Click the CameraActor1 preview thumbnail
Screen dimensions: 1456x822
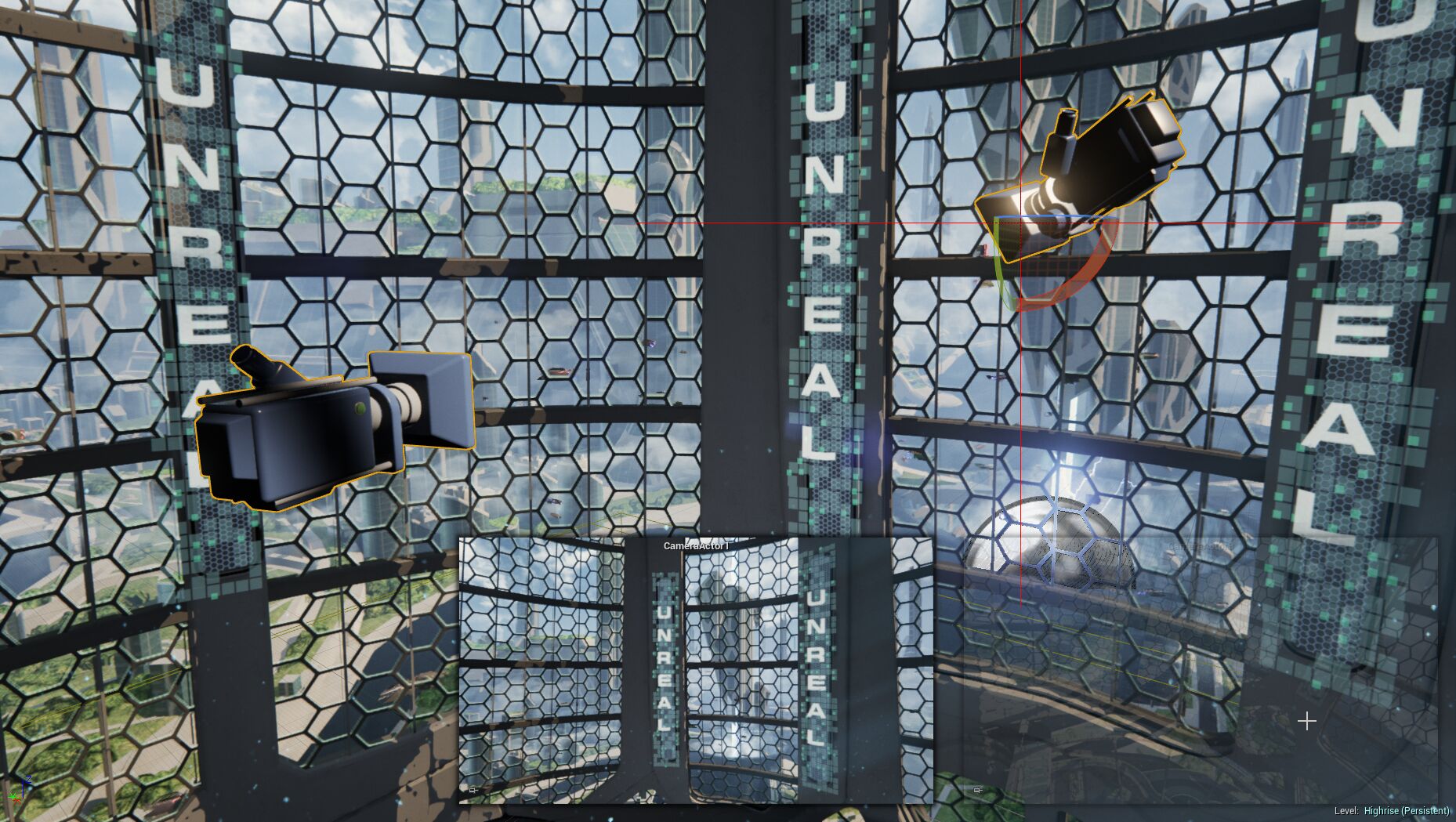(x=696, y=670)
